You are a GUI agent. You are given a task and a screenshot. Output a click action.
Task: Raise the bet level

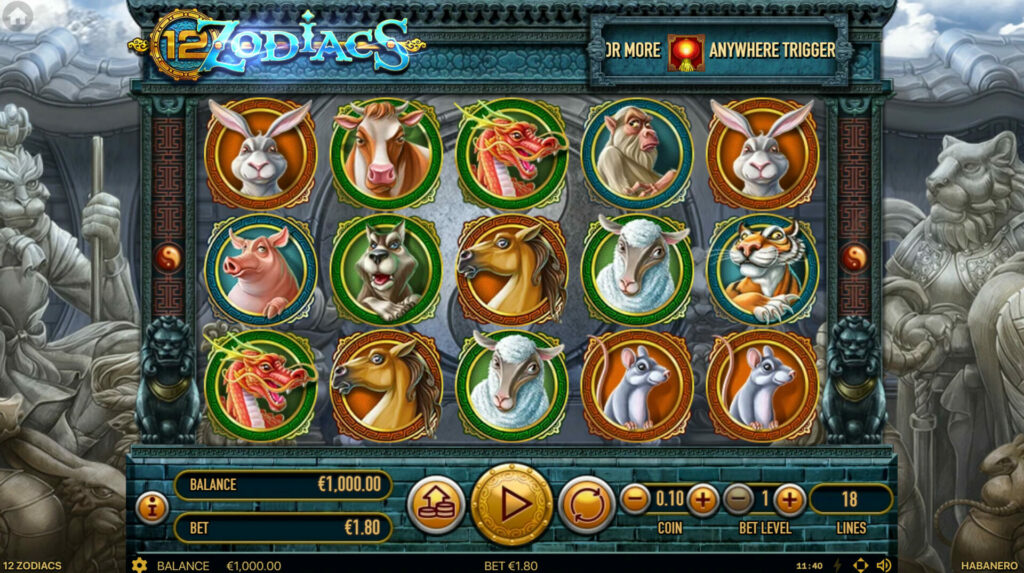tap(790, 498)
